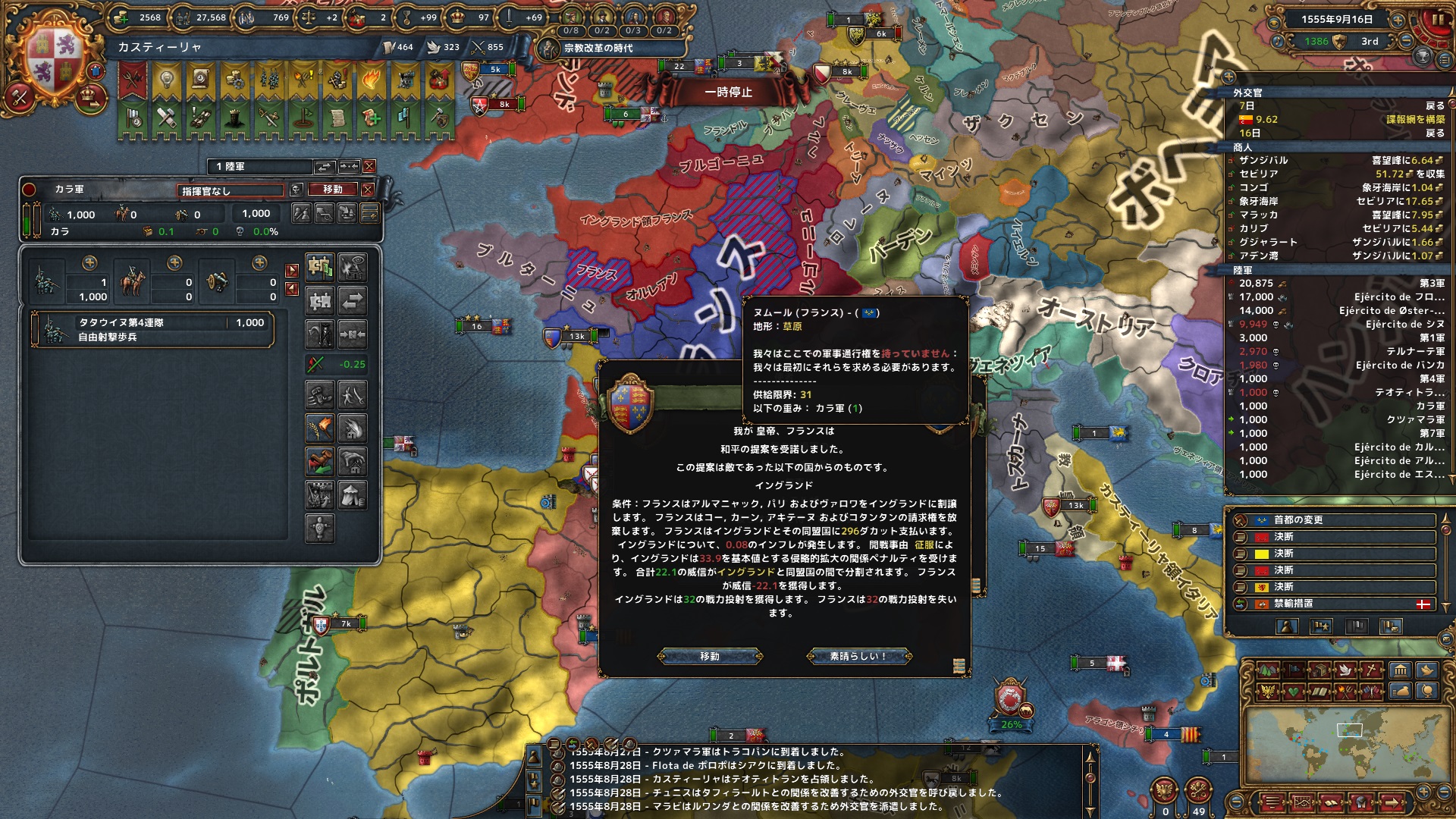
Task: Increase game speed with the plus button
Action: click(1398, 20)
